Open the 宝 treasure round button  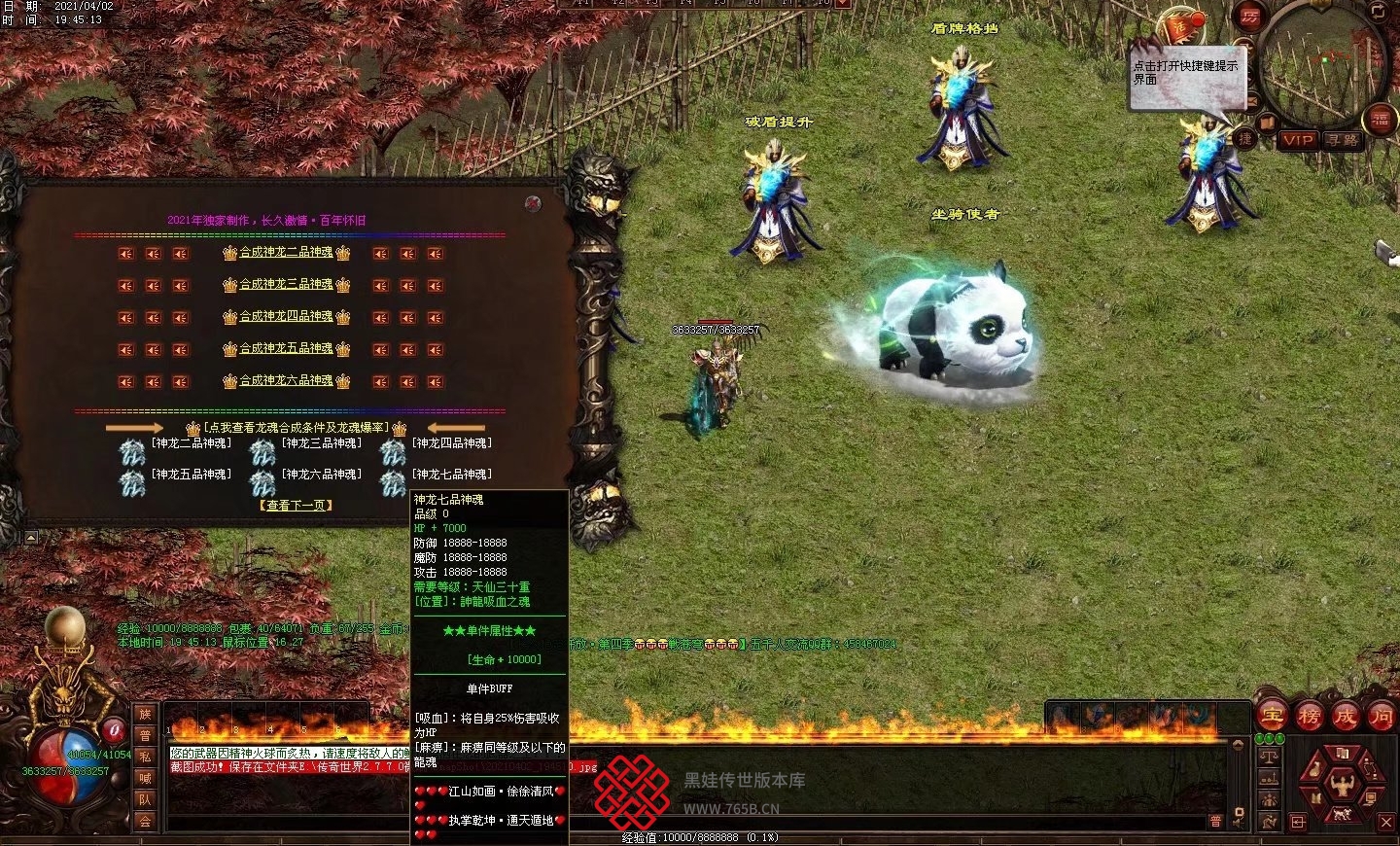pos(1272,717)
